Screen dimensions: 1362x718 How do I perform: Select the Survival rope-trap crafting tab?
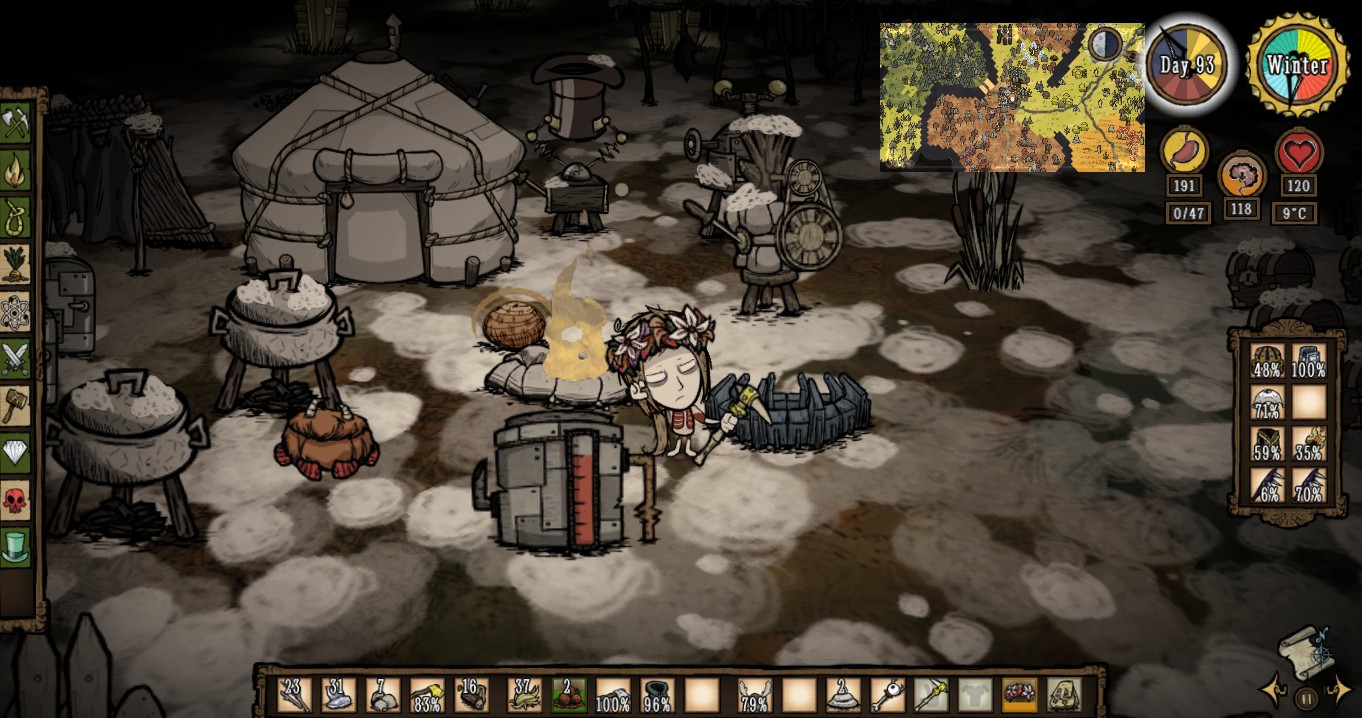pyautogui.click(x=16, y=218)
